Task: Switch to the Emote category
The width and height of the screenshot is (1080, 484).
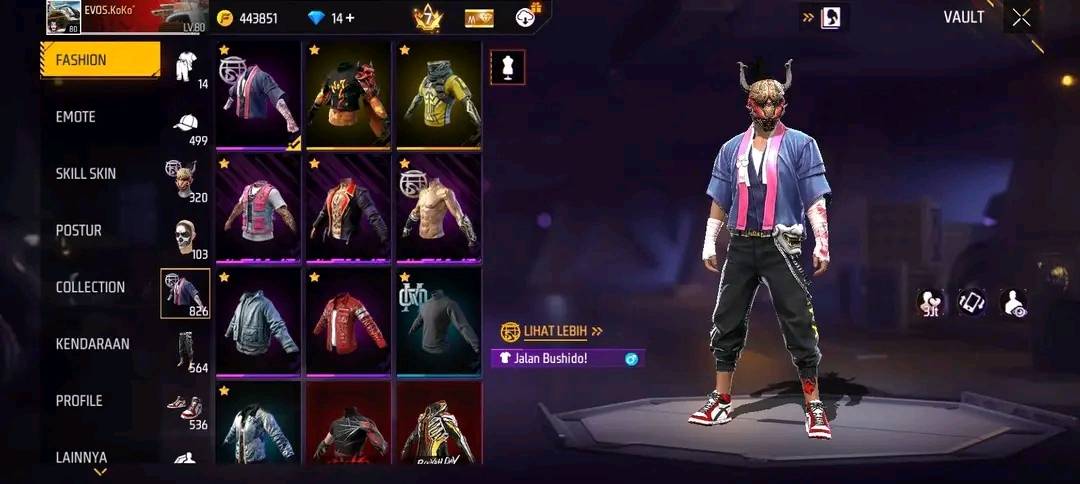Action: click(76, 117)
